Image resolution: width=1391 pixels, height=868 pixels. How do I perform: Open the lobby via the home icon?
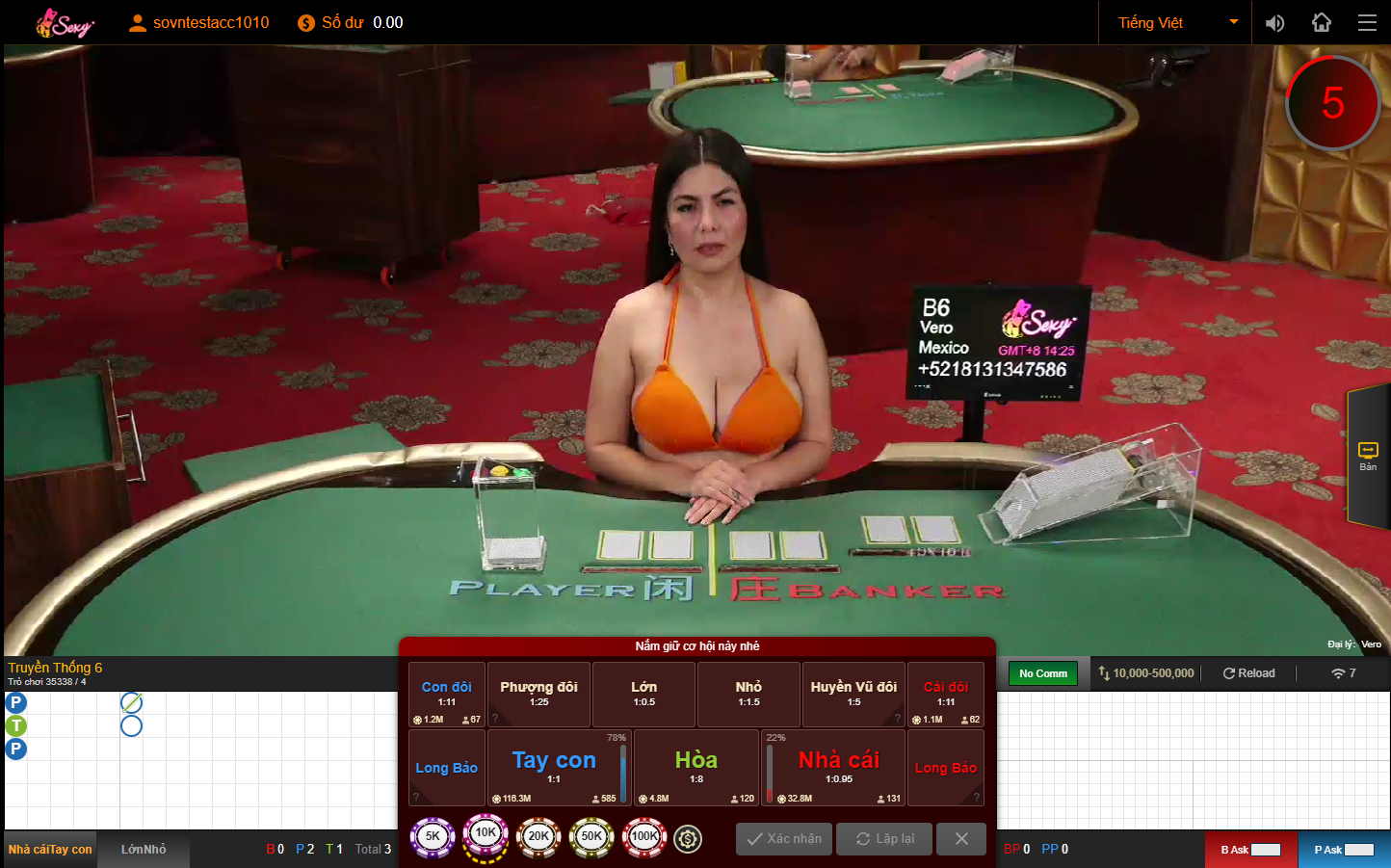pos(1321,21)
